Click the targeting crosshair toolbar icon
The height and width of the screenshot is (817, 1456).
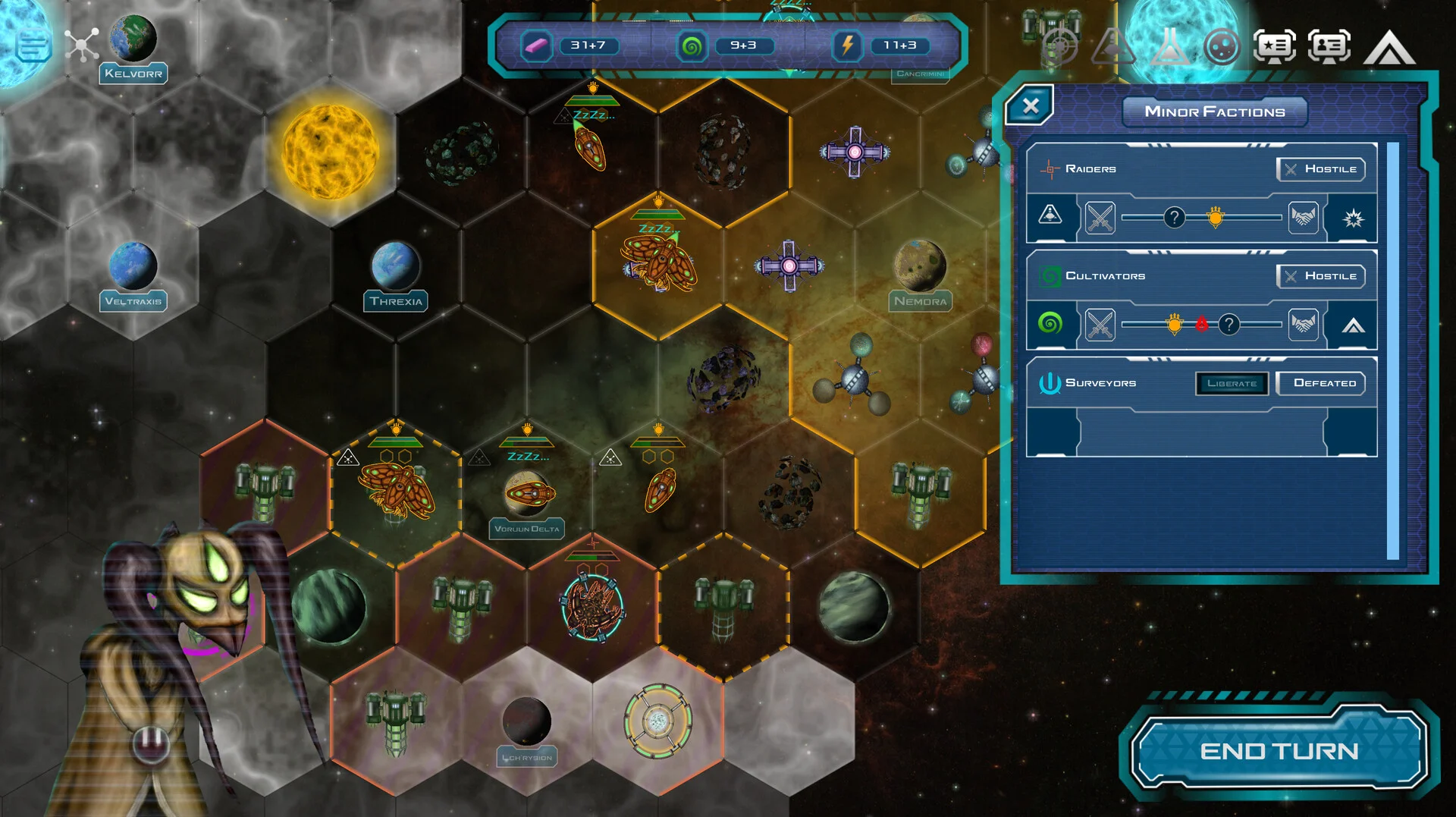[x=1059, y=47]
